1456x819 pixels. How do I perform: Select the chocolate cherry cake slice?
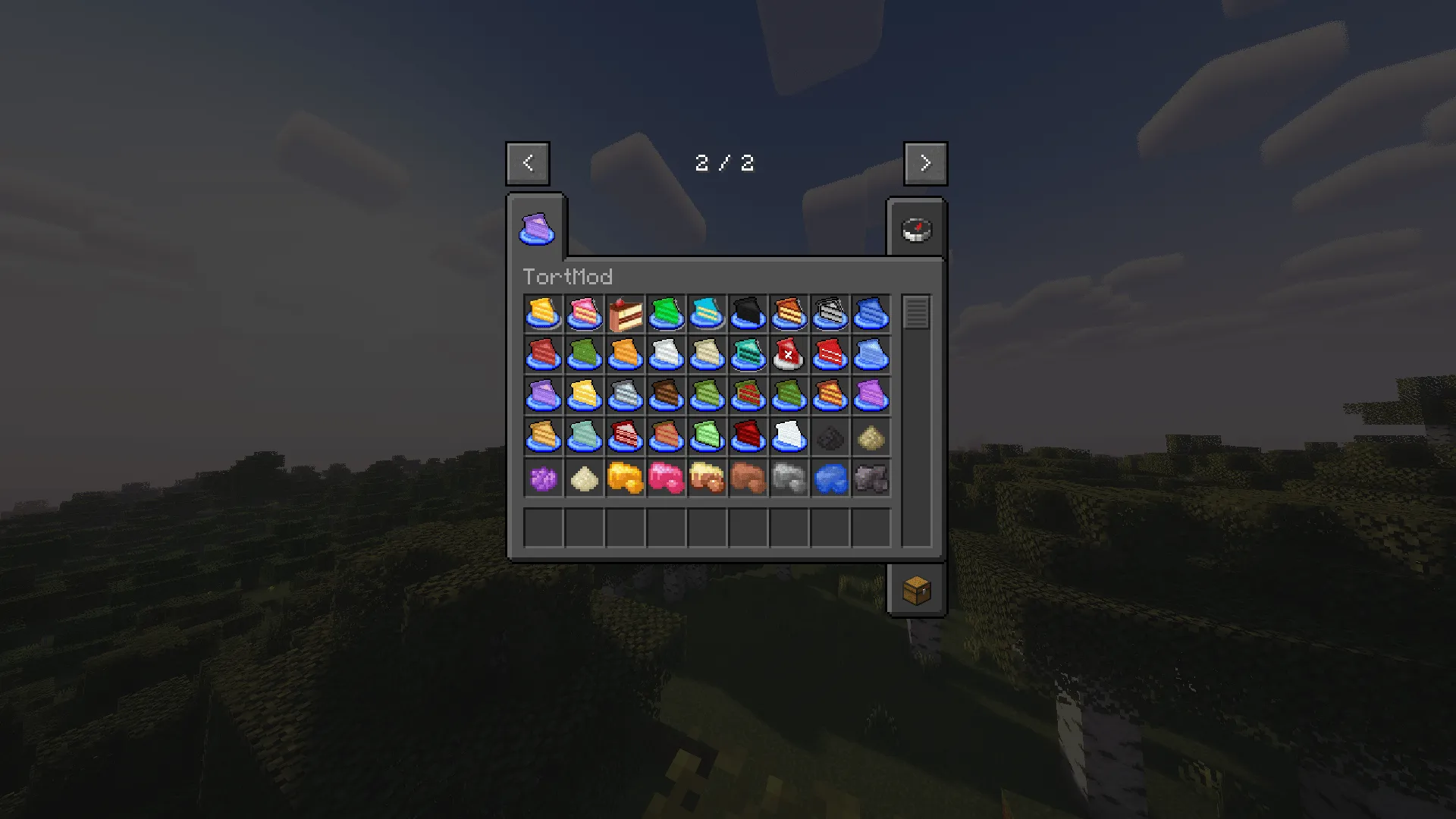[623, 315]
